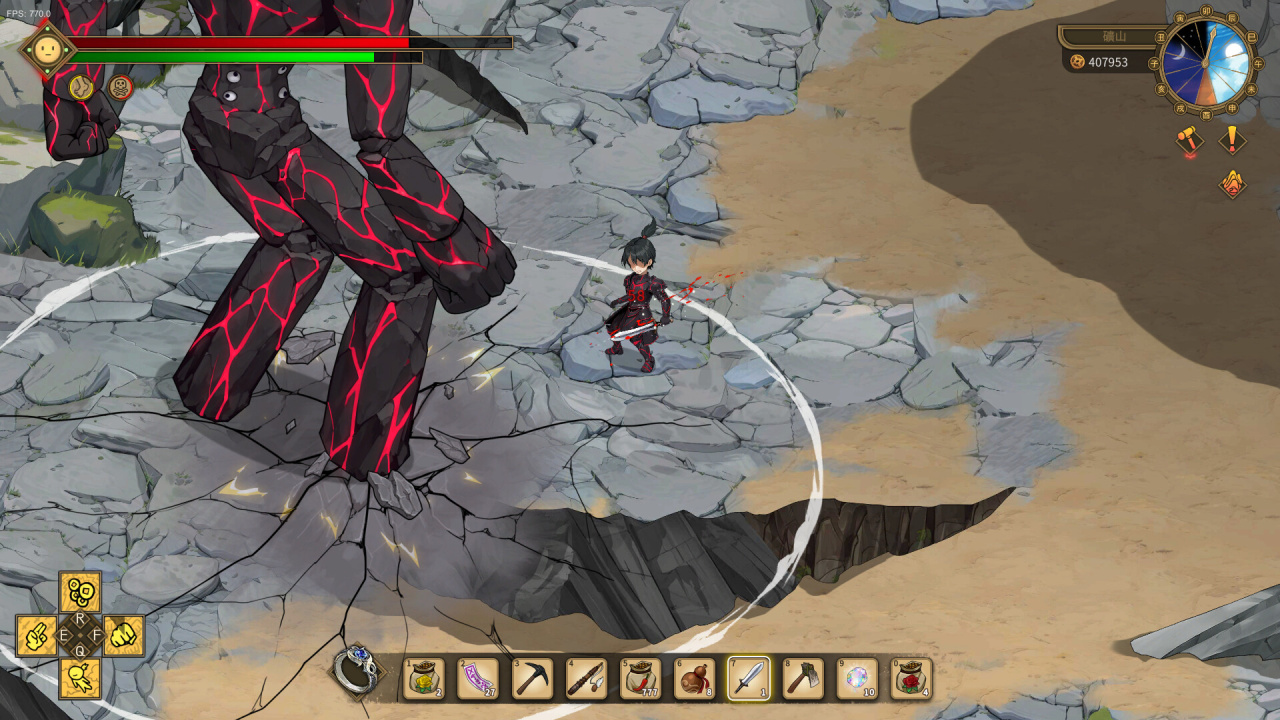
Task: Select the fishing rod hotbar slot
Action: 586,678
